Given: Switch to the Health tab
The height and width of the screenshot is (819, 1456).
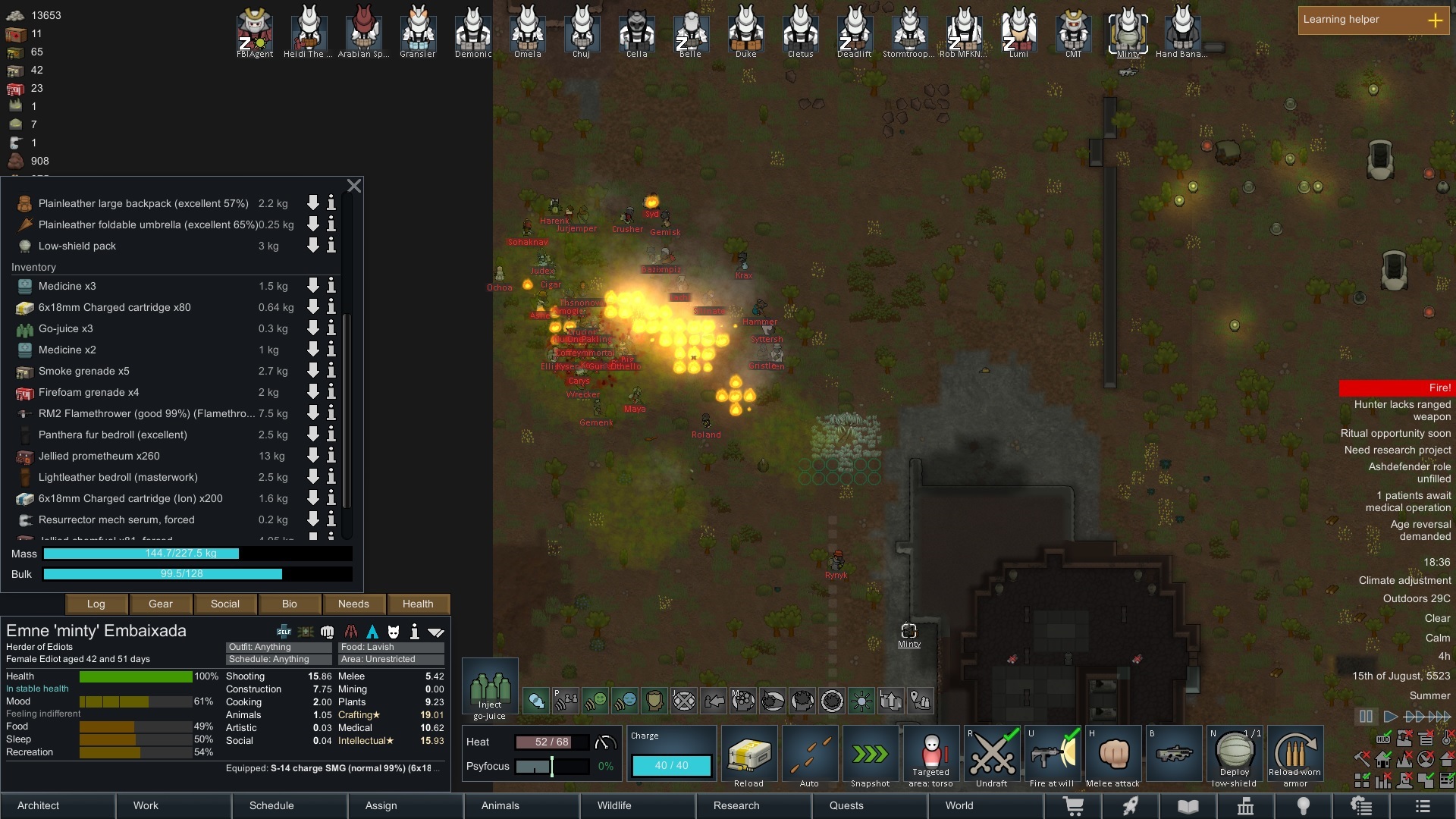Looking at the screenshot, I should [418, 604].
